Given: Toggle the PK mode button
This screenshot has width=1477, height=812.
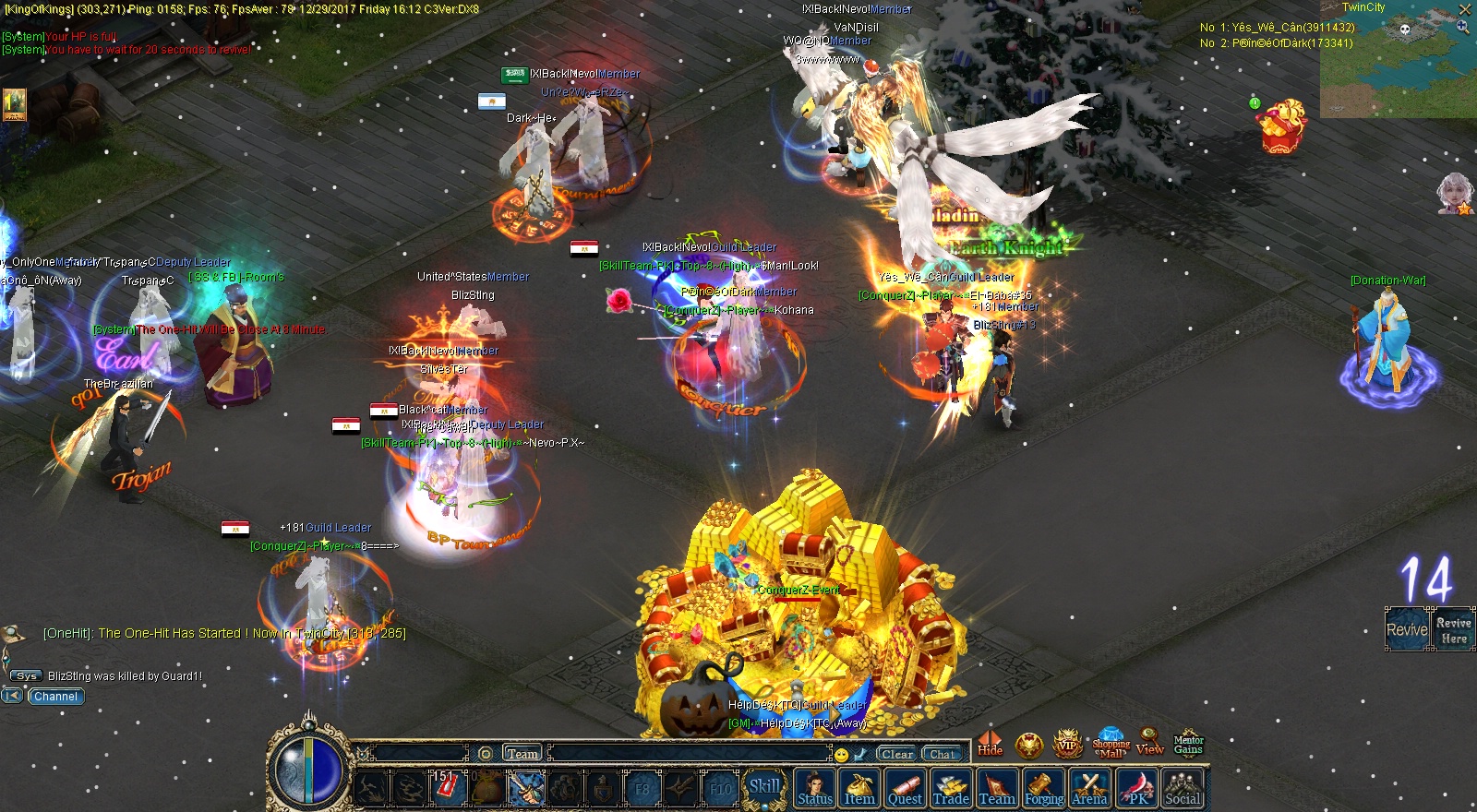Looking at the screenshot, I should [1137, 789].
